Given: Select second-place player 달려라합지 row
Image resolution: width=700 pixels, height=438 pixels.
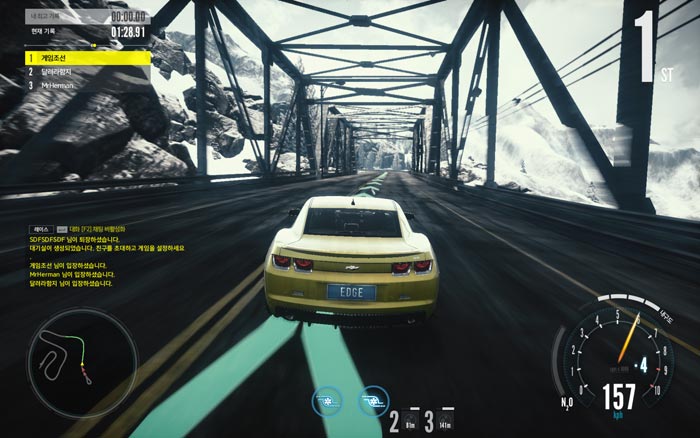Looking at the screenshot, I should point(88,72).
